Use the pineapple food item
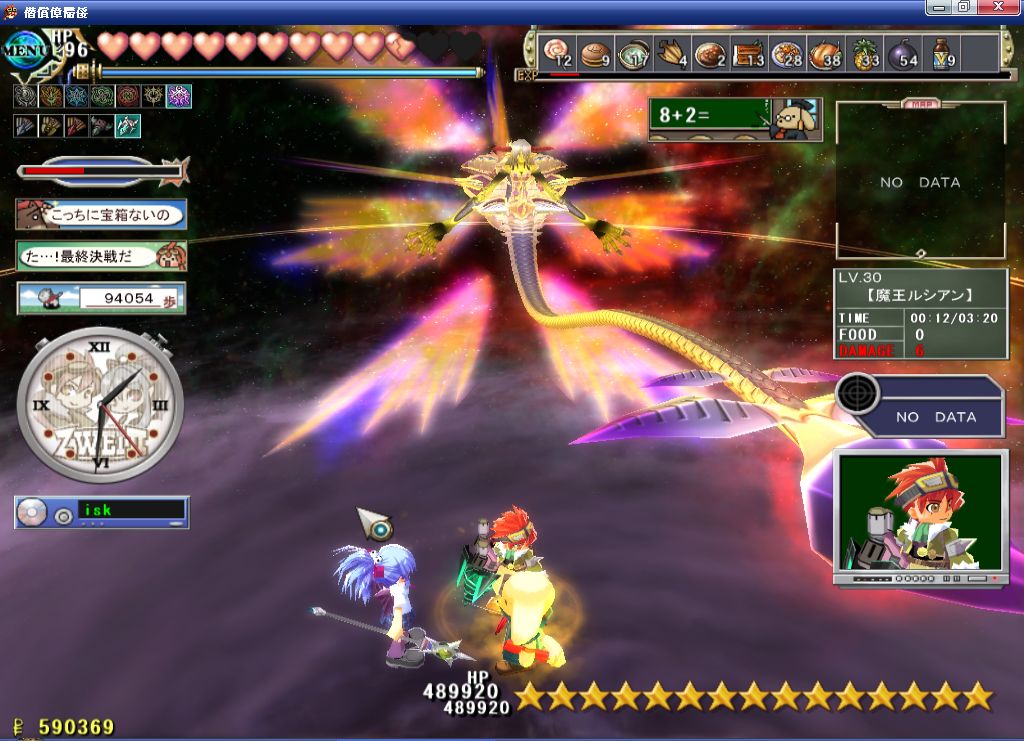1024x741 pixels. pos(863,53)
